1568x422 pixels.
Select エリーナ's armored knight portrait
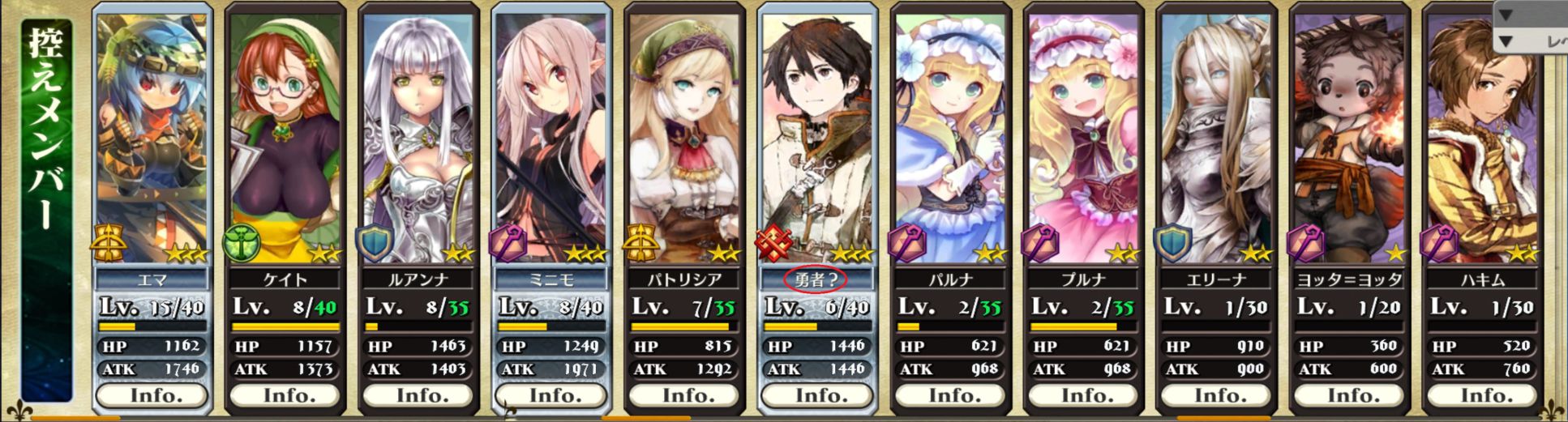[x=1216, y=138]
